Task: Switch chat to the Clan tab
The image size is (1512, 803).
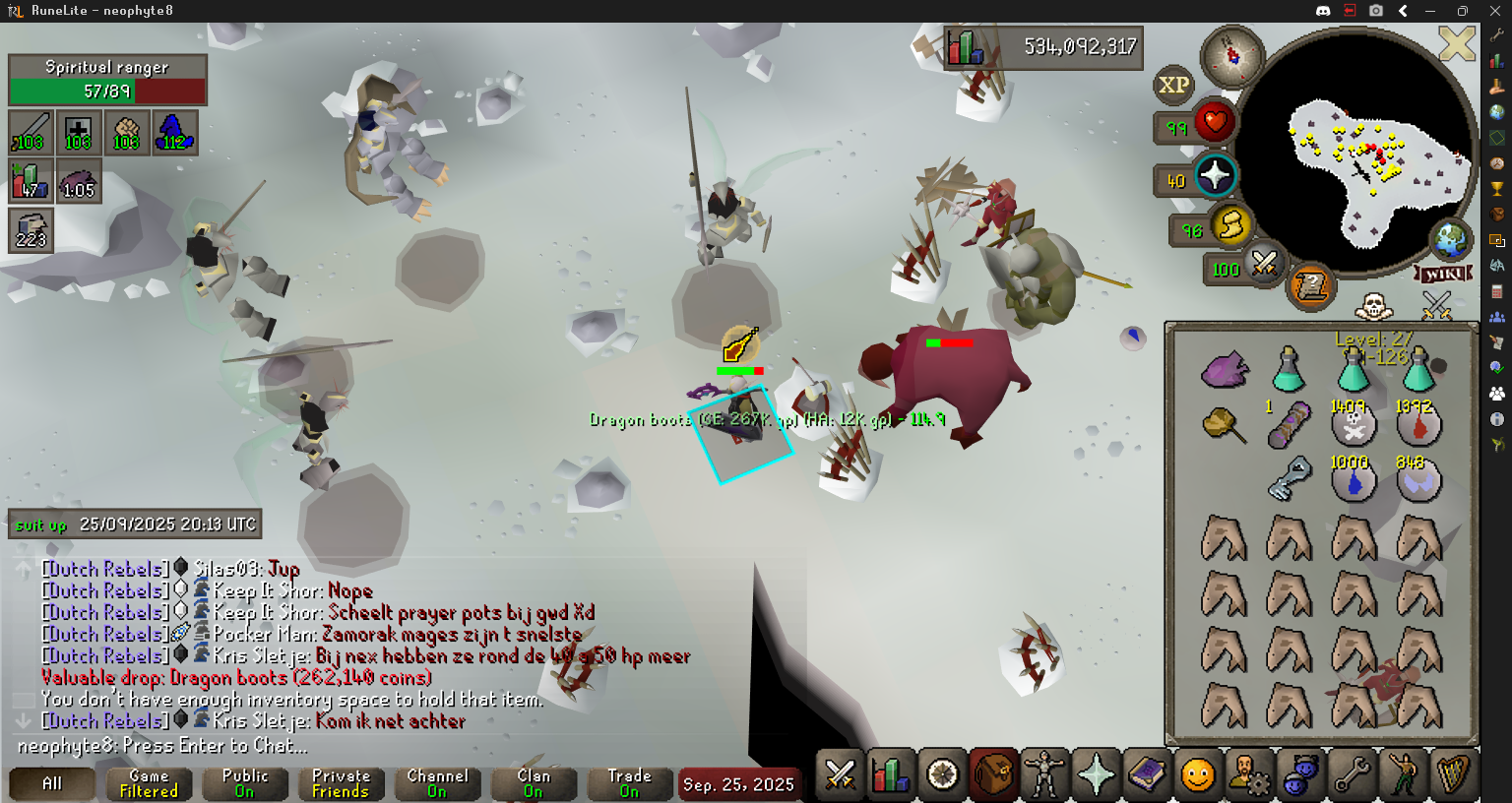Action: pyautogui.click(x=533, y=783)
